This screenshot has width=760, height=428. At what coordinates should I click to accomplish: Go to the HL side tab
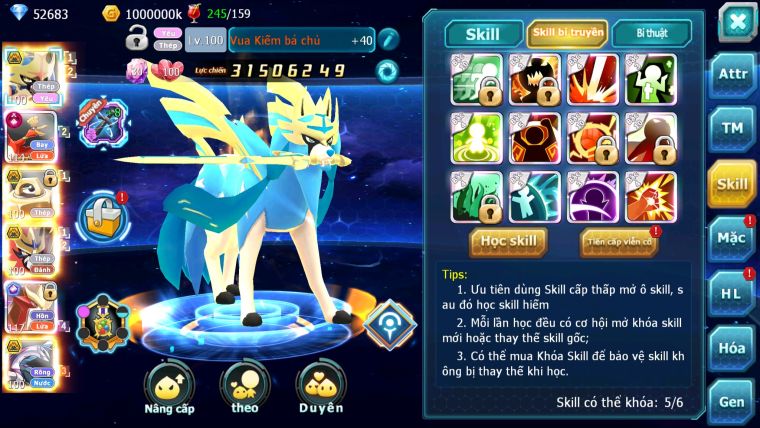tap(732, 292)
